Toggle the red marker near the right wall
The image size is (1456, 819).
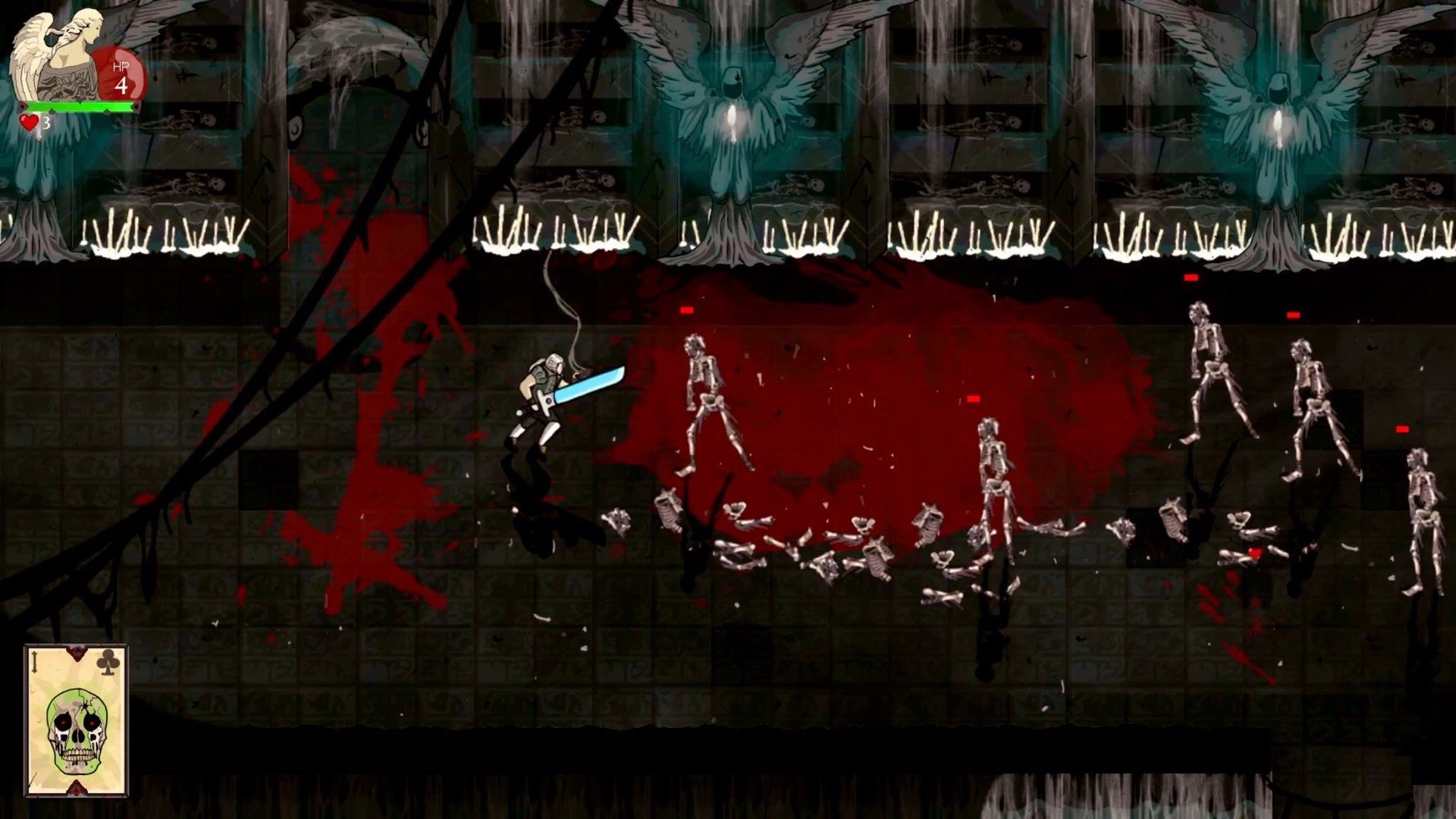pyautogui.click(x=1402, y=428)
